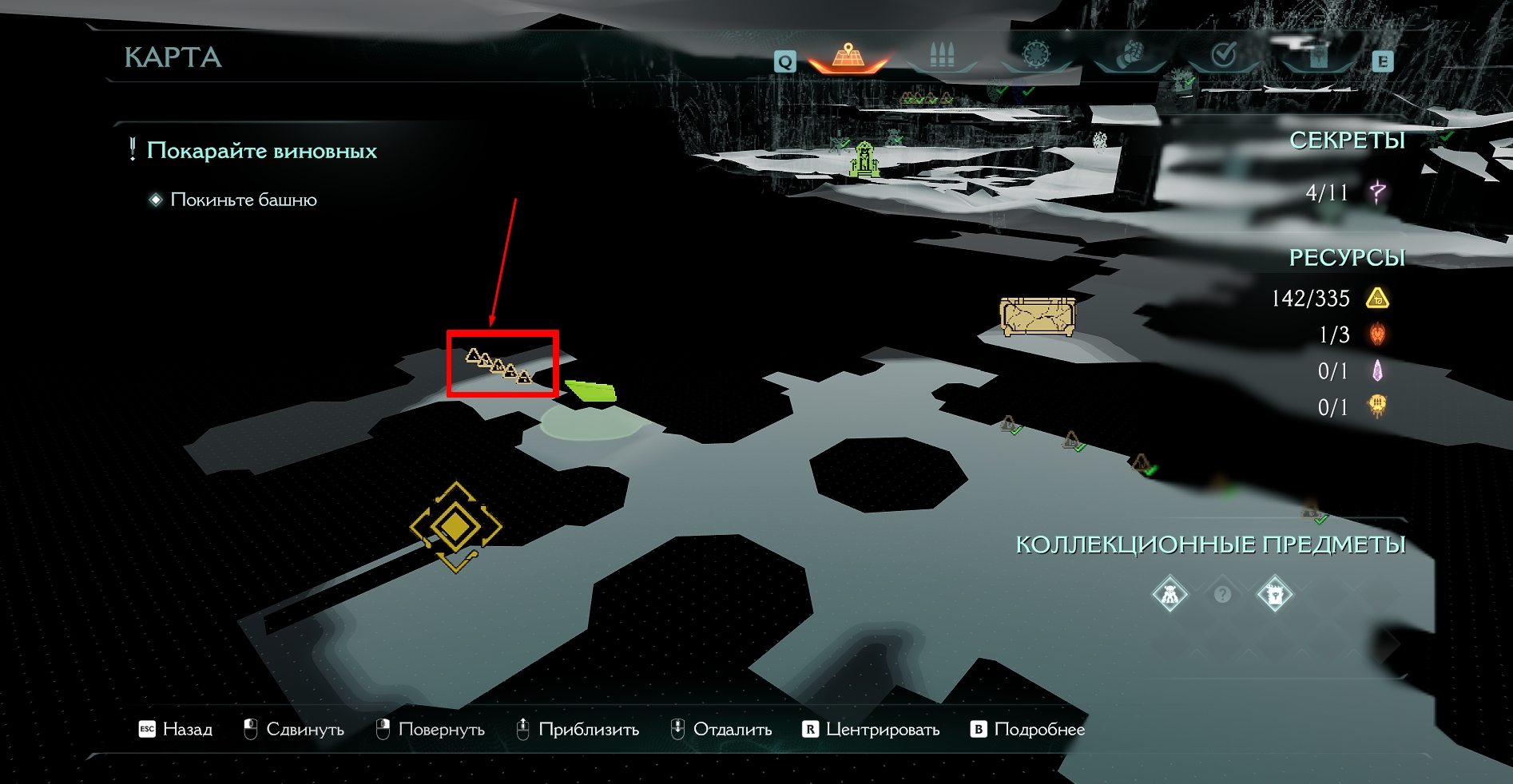Select the green shrine statue marker

click(x=864, y=159)
